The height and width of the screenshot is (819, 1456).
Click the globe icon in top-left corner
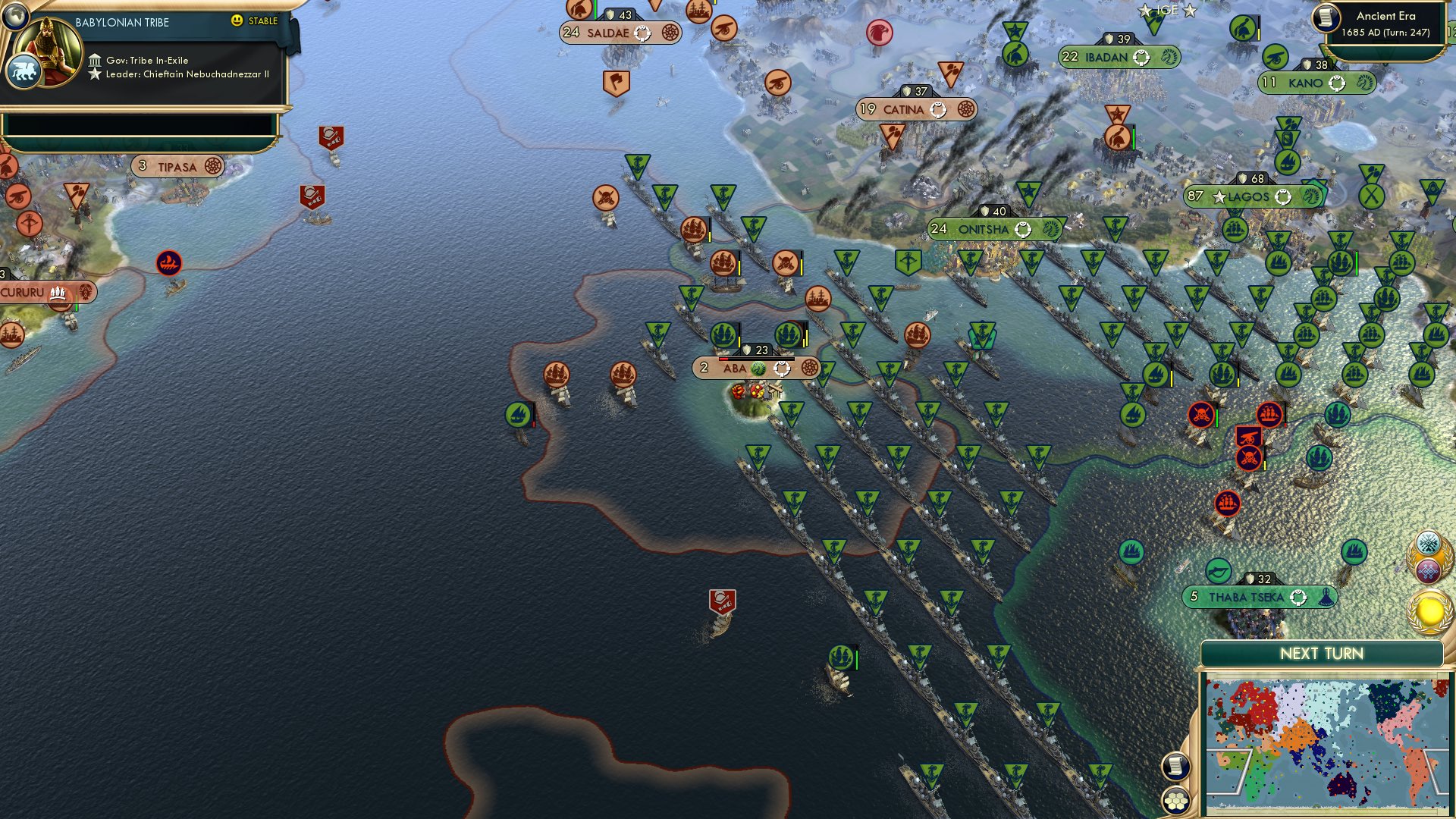coord(14,14)
